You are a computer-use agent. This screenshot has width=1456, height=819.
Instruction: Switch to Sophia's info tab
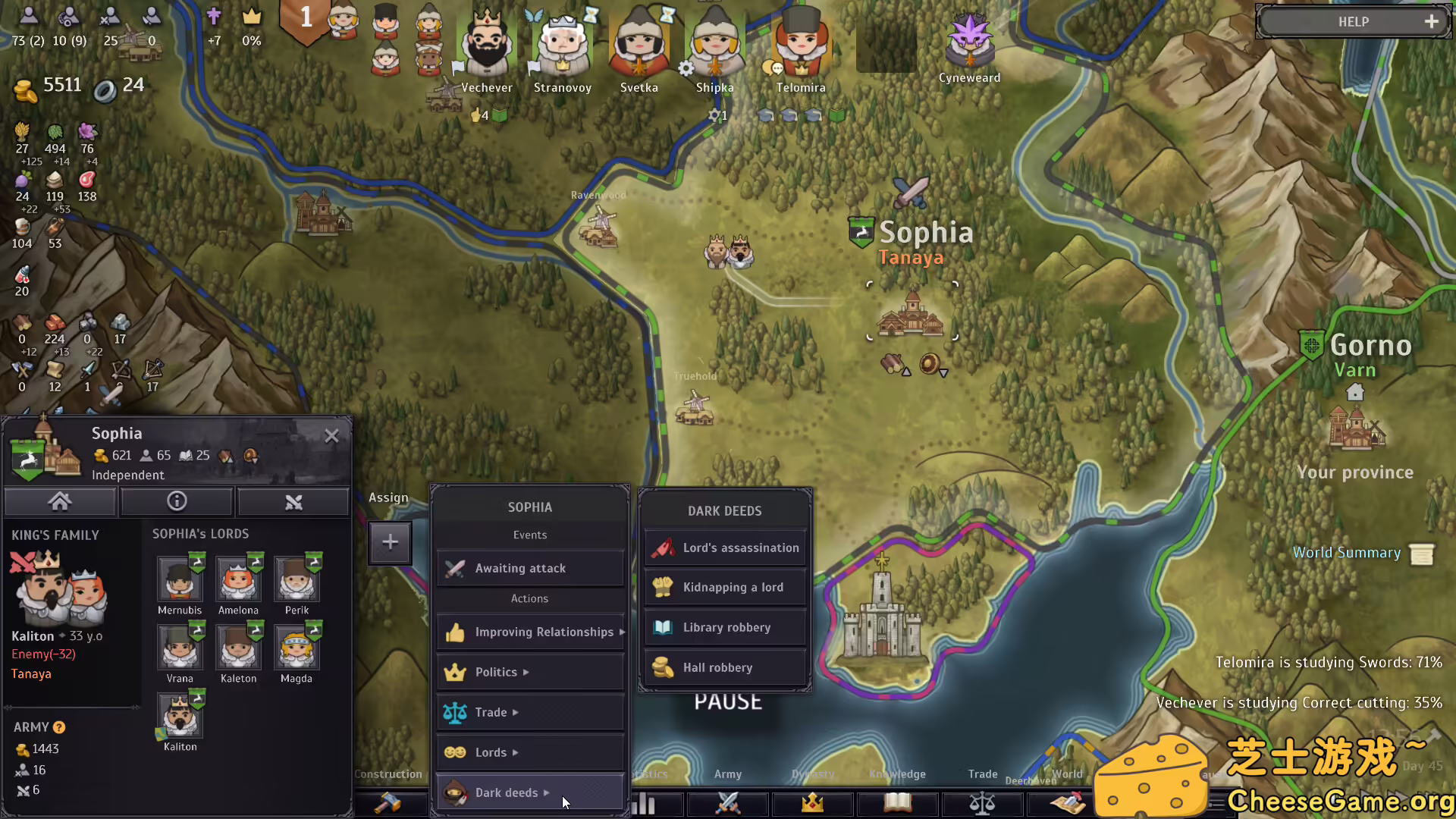tap(177, 501)
